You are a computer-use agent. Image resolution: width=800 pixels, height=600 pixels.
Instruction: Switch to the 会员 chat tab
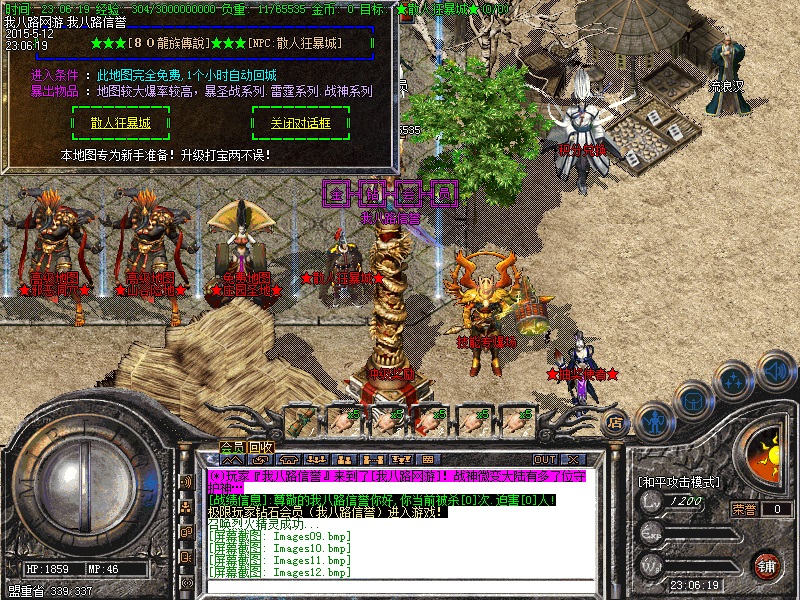233,447
